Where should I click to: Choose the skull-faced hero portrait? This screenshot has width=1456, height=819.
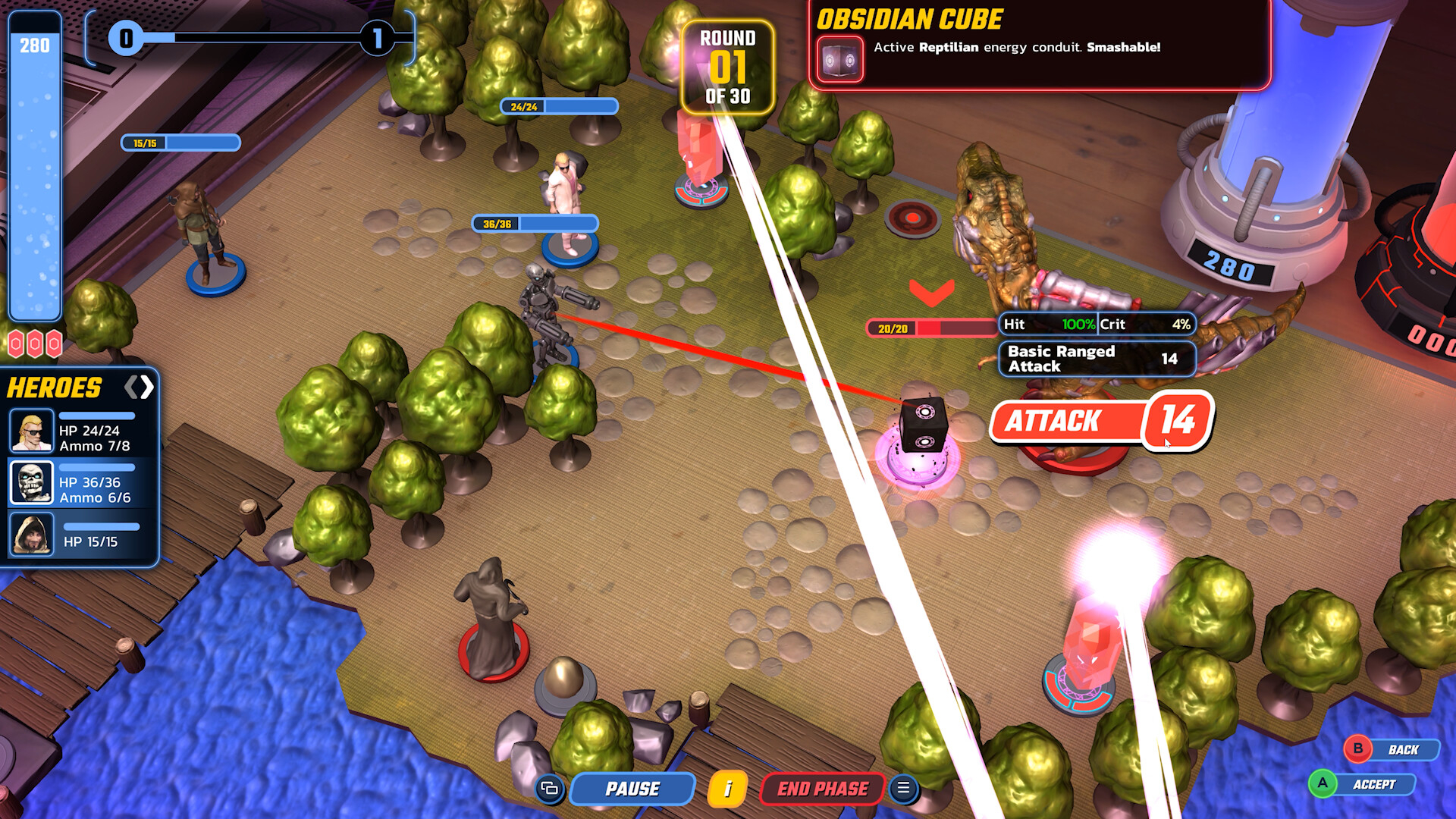[x=31, y=482]
